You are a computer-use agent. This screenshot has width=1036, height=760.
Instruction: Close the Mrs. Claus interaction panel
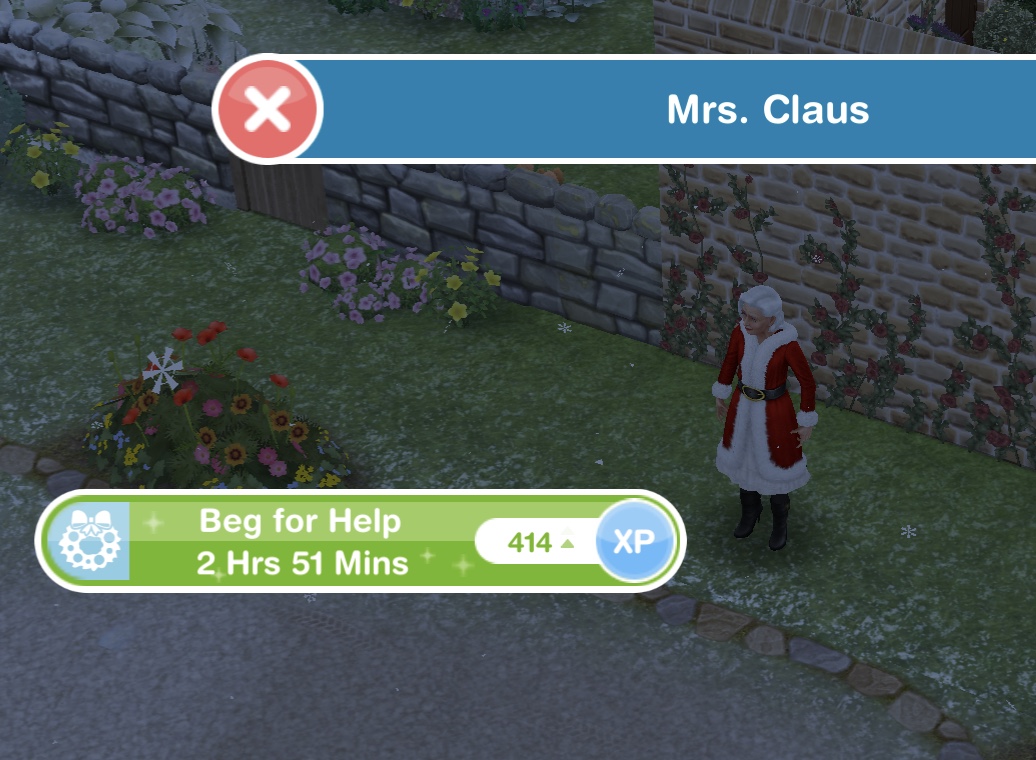[x=268, y=109]
